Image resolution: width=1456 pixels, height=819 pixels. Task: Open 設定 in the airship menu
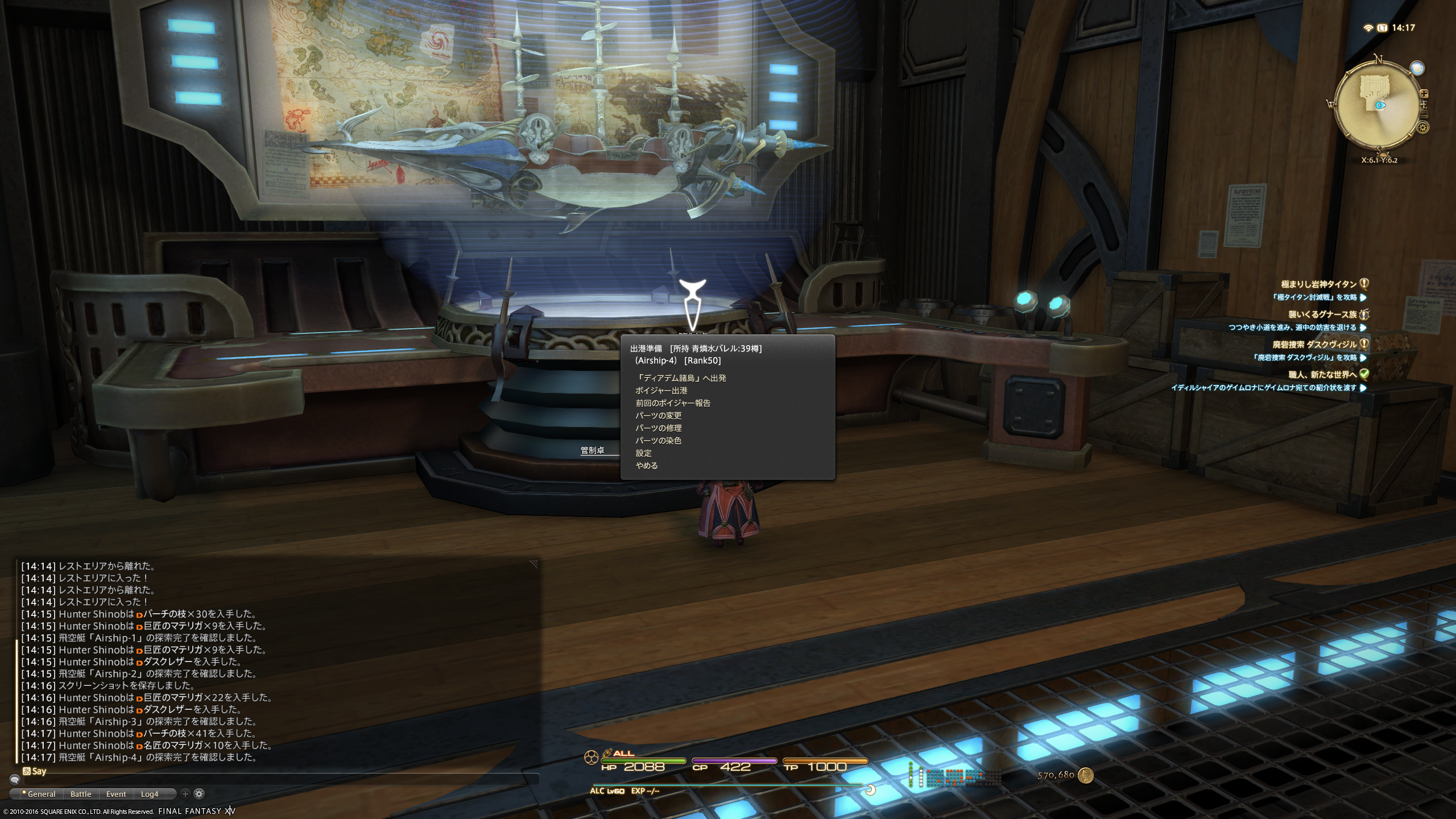[644, 453]
